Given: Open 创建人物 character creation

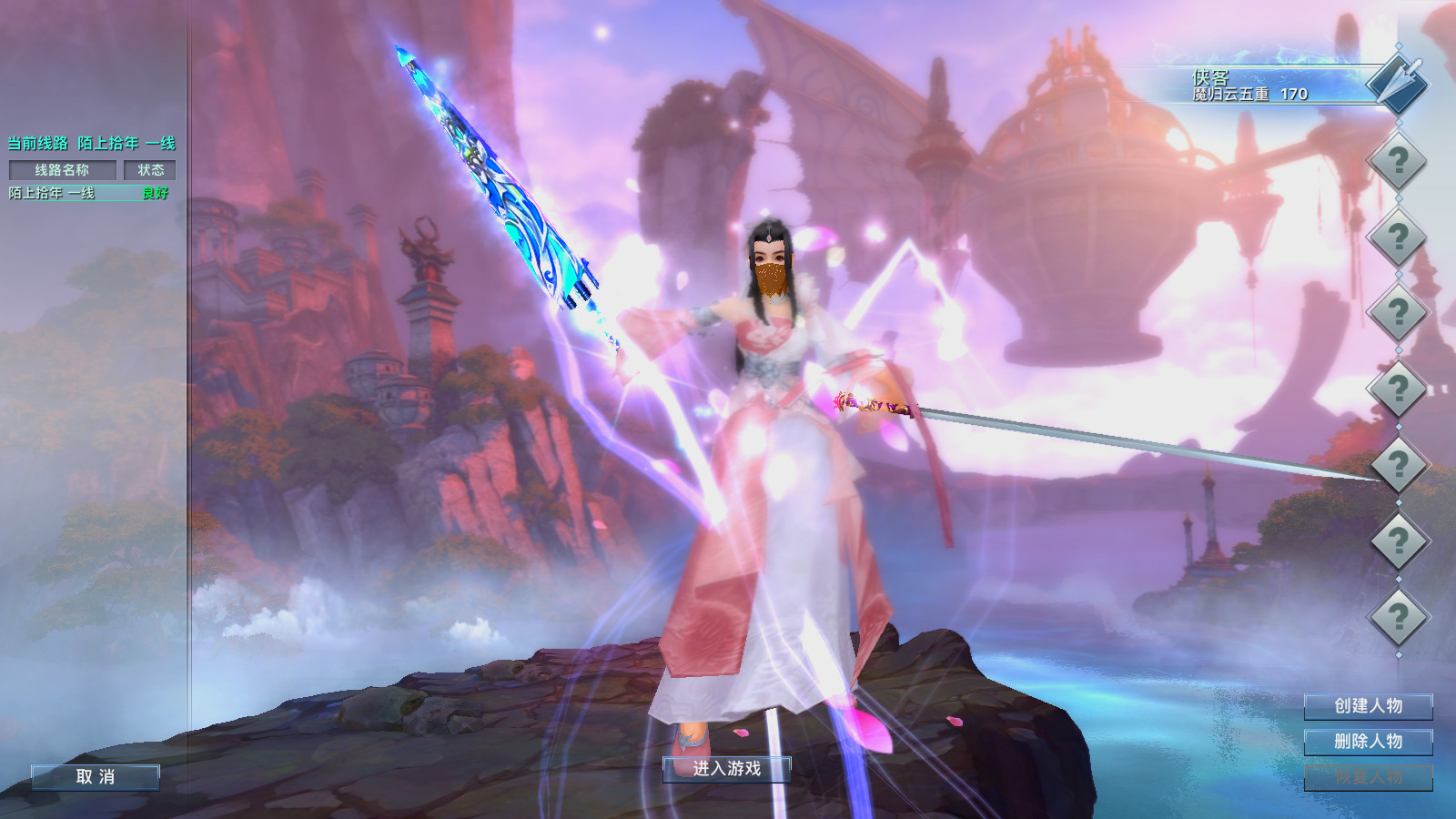Looking at the screenshot, I should coord(1368,706).
